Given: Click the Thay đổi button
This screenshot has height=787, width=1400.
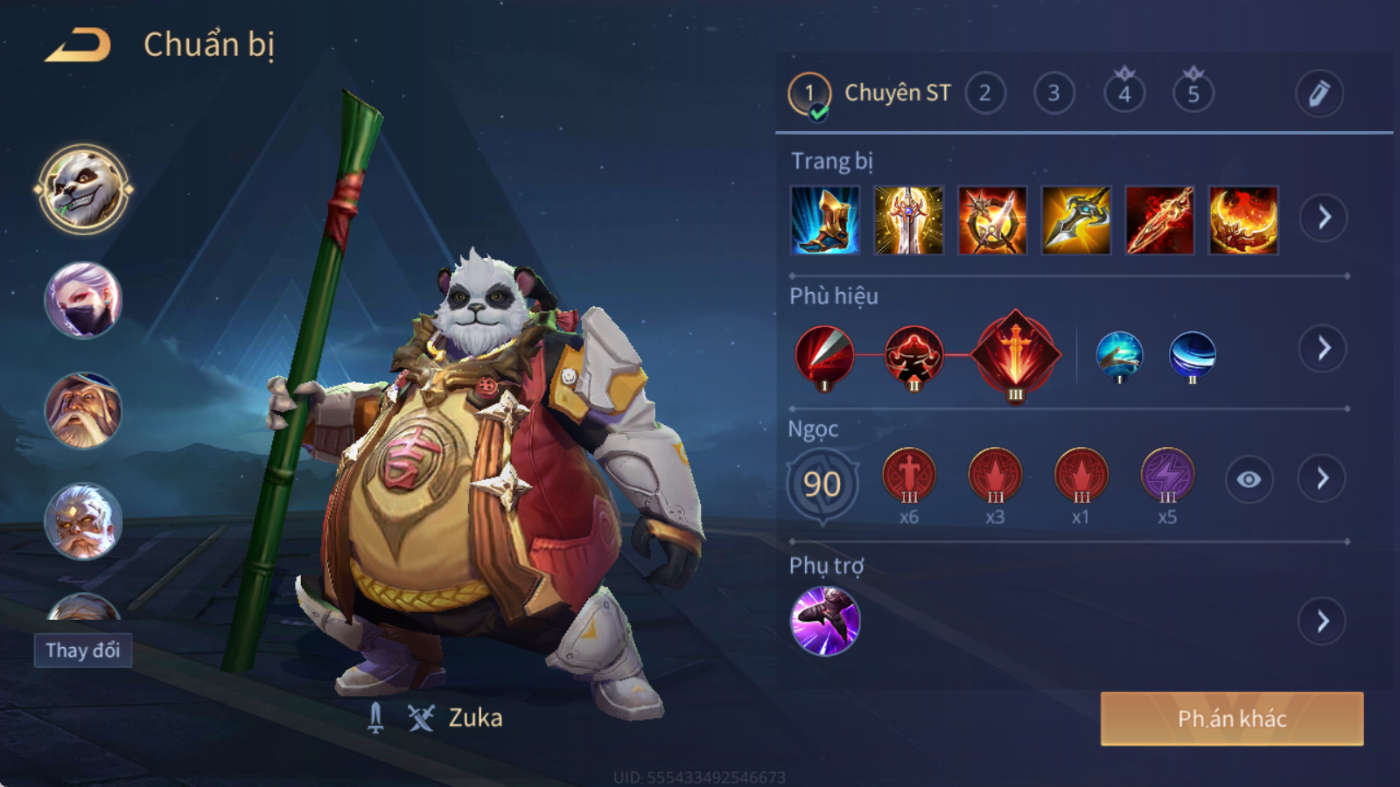Looking at the screenshot, I should (x=83, y=650).
